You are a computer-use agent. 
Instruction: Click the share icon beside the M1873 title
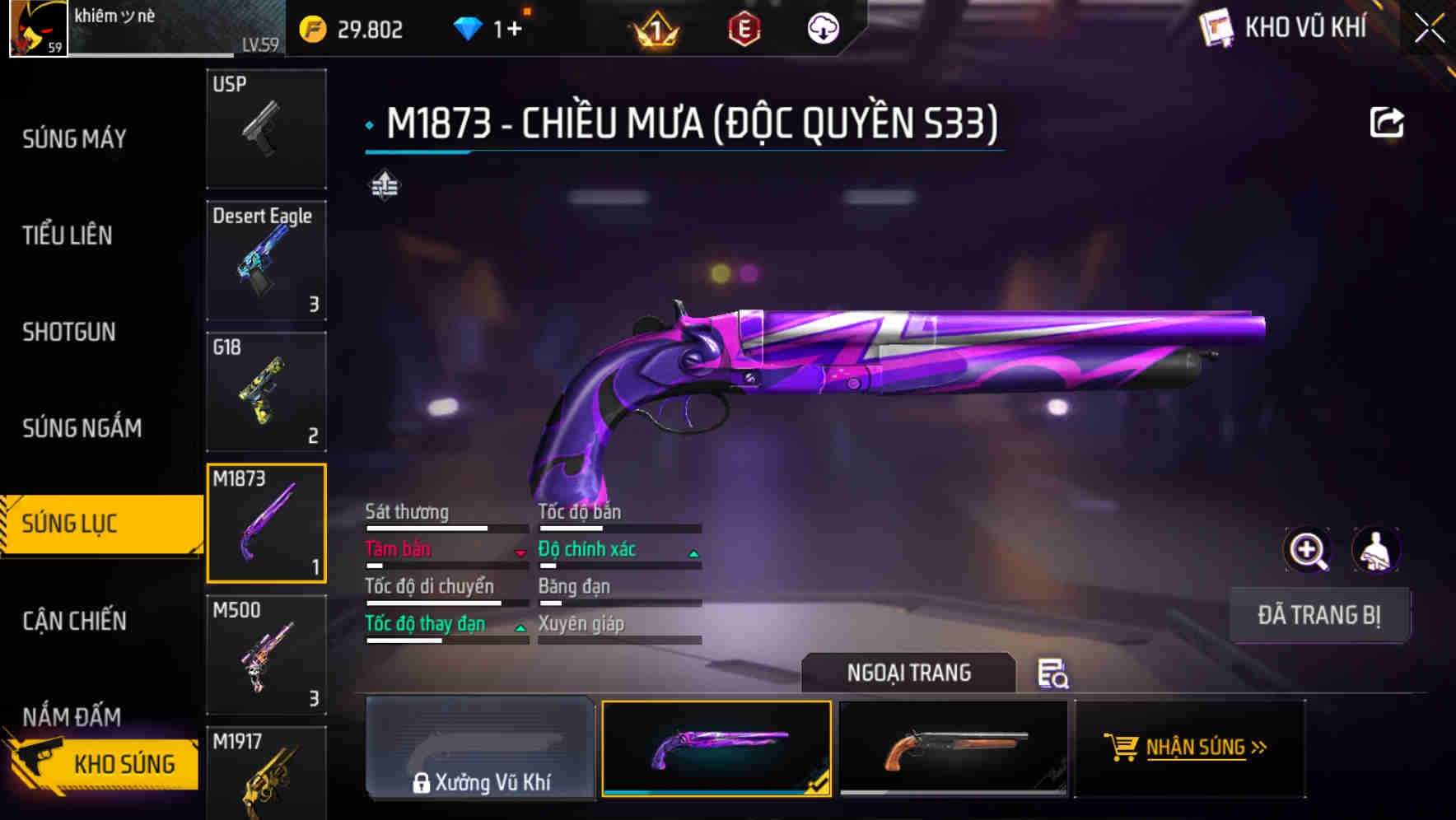(1387, 122)
